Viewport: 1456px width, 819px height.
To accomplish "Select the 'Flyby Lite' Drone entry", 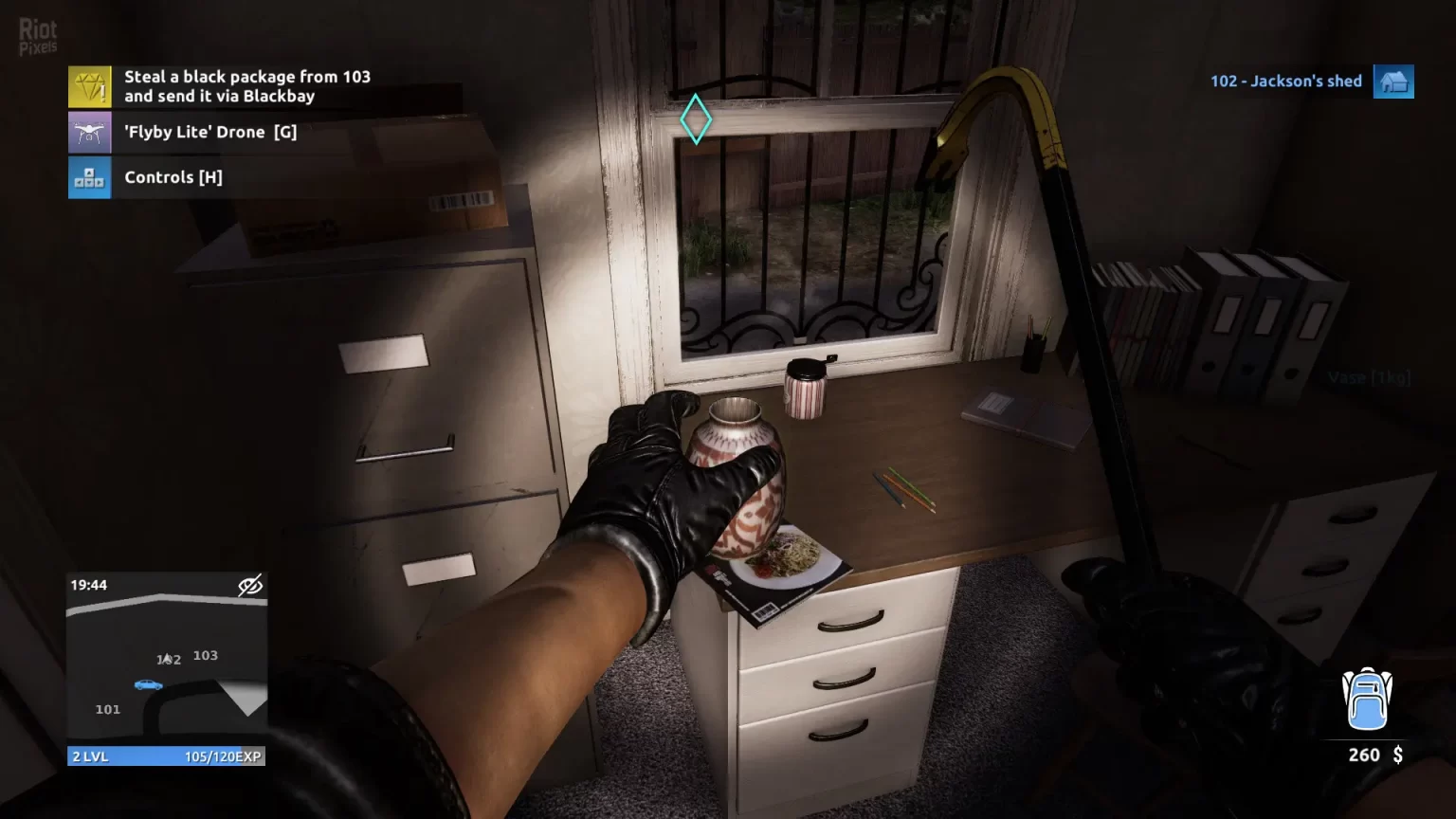I will click(x=209, y=133).
